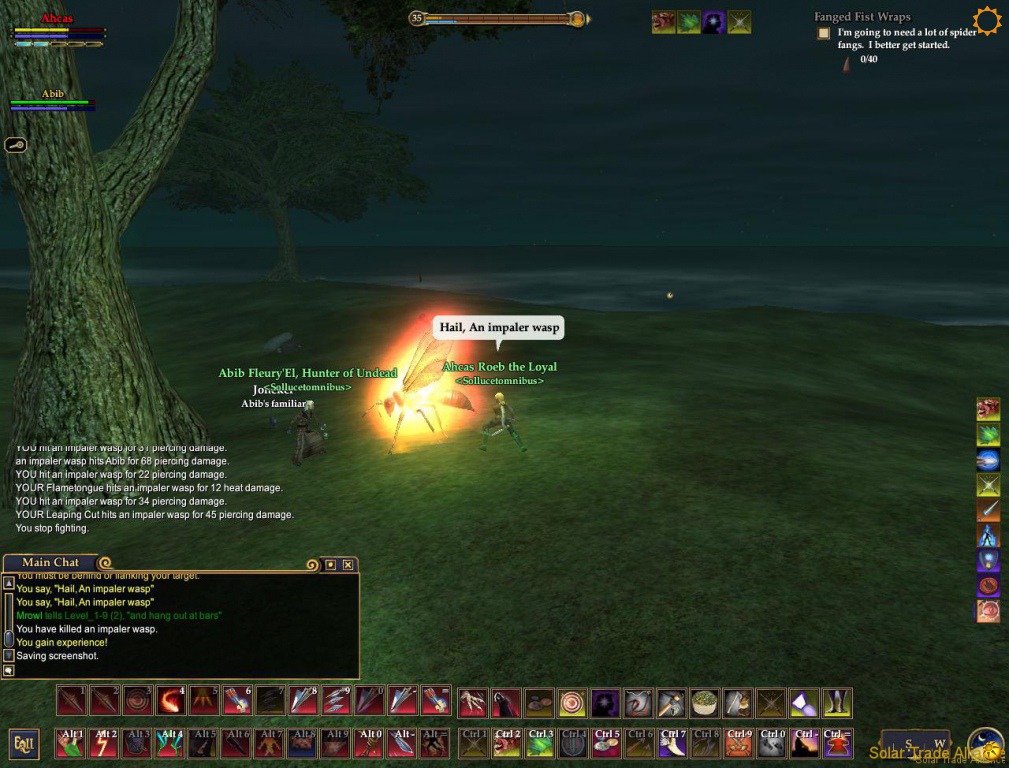Select Abib's group member frame
The image size is (1009, 768).
click(x=52, y=100)
